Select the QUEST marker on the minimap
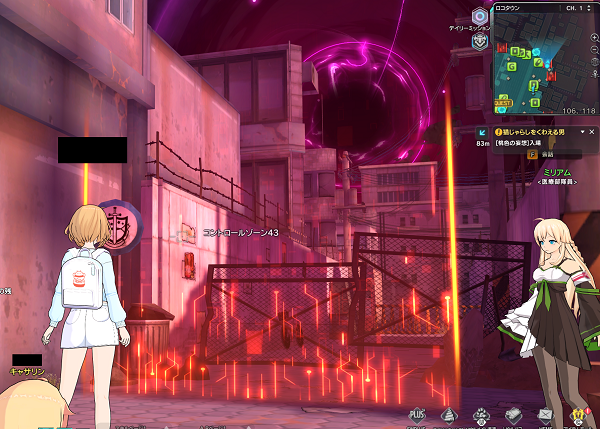 503,102
